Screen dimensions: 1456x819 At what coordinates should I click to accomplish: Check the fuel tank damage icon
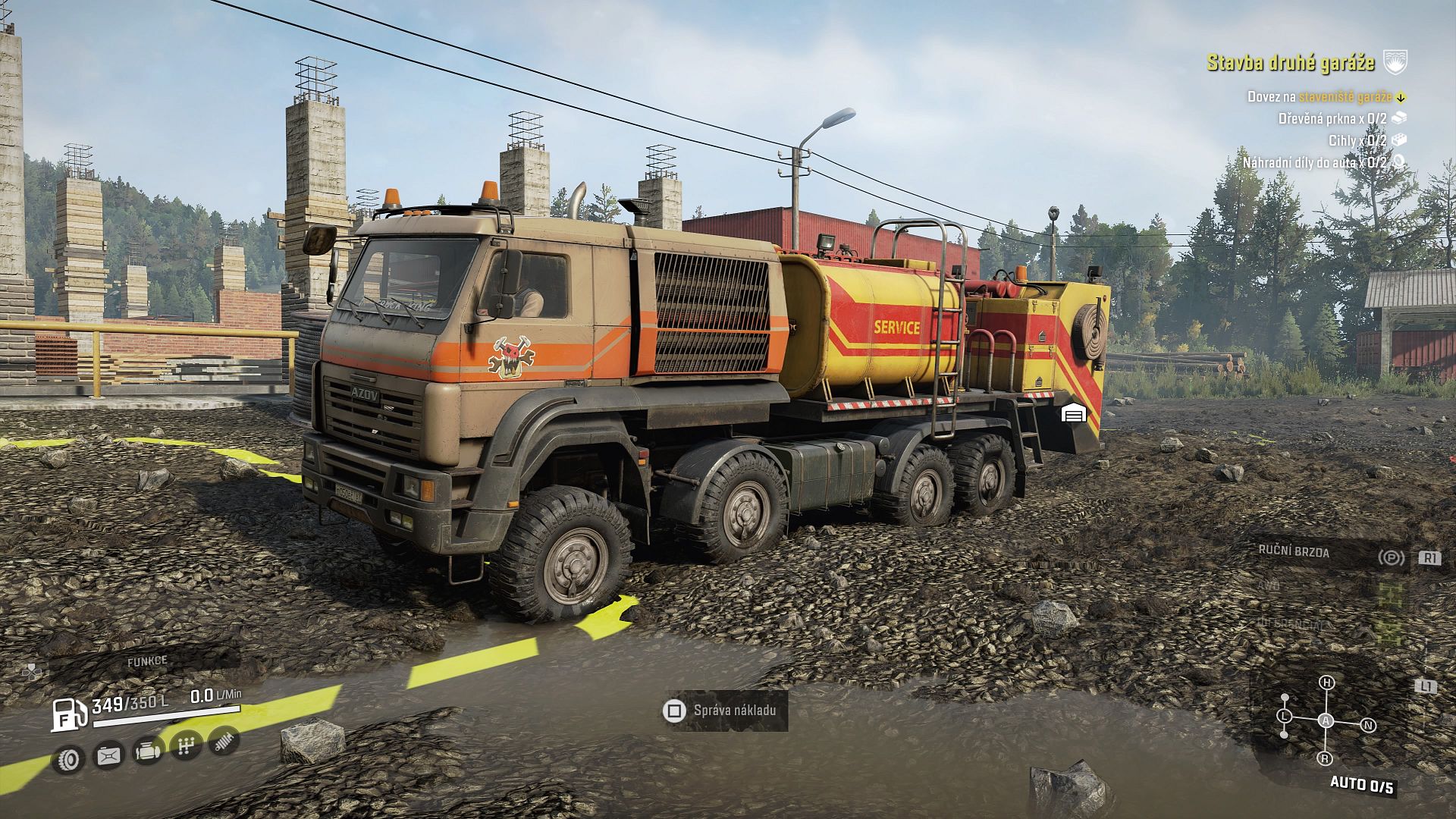[108, 755]
